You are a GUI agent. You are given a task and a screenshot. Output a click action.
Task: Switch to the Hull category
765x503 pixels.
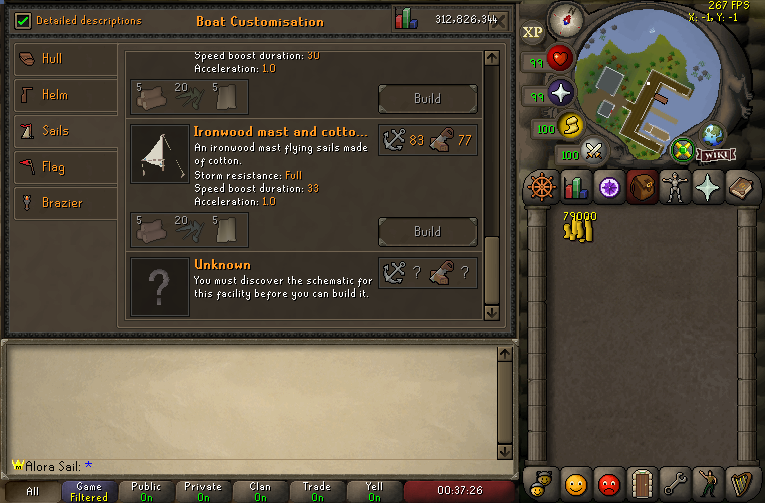click(x=65, y=59)
